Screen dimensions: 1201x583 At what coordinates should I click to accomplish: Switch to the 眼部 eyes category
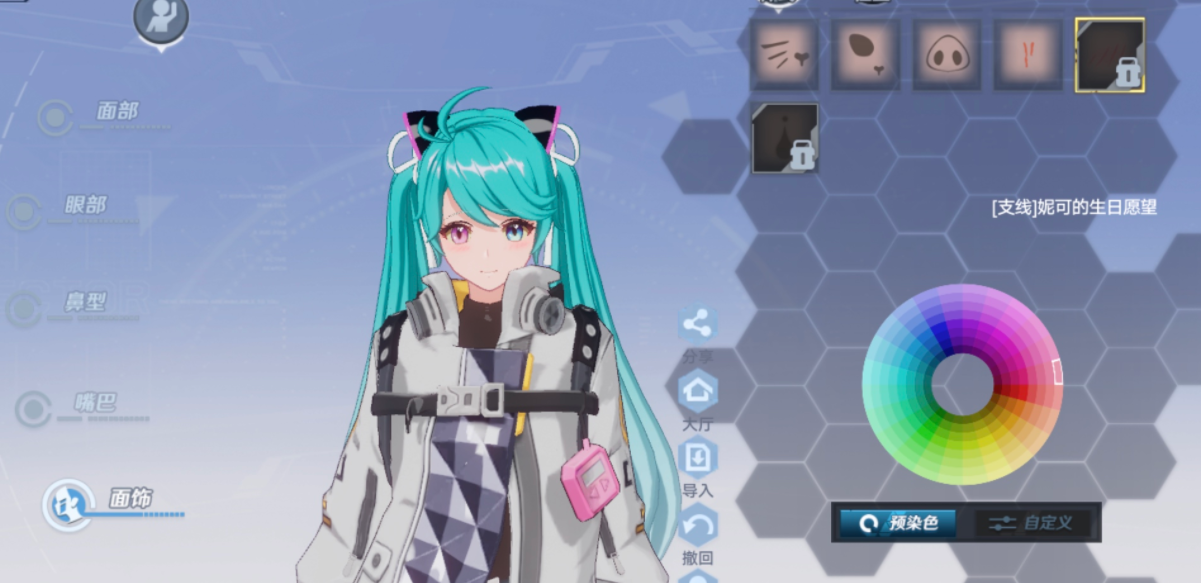[85, 206]
